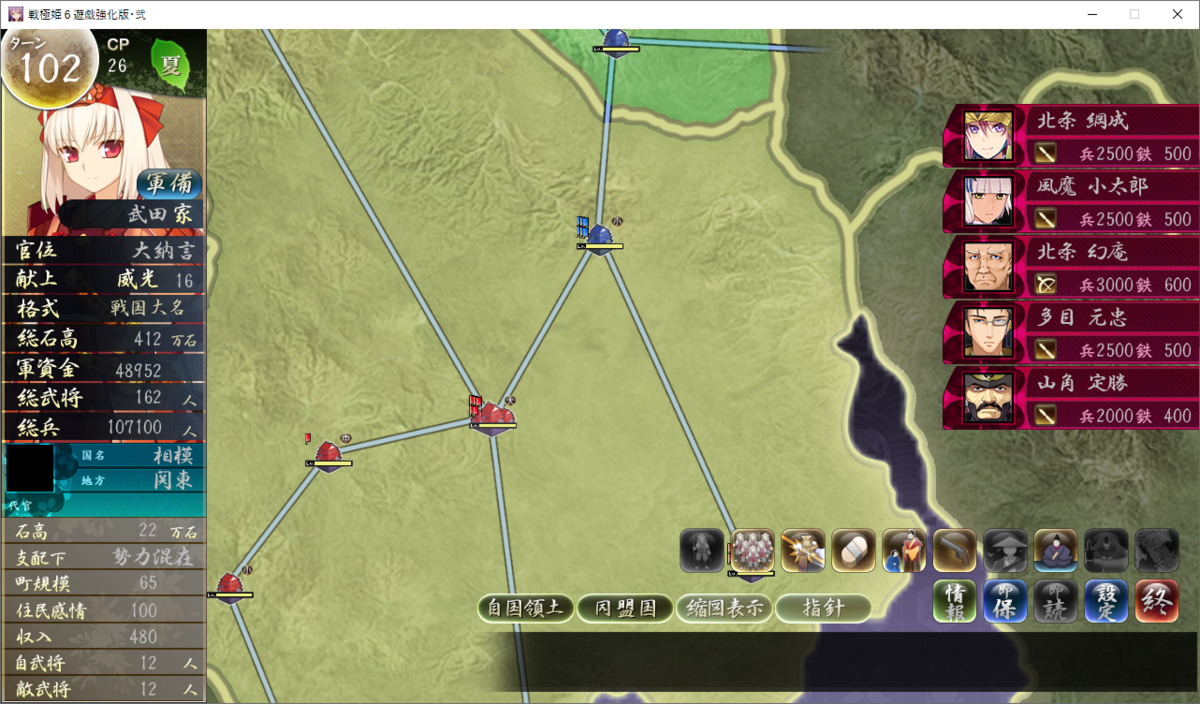Show own territory with 自国領土 button

[x=525, y=608]
